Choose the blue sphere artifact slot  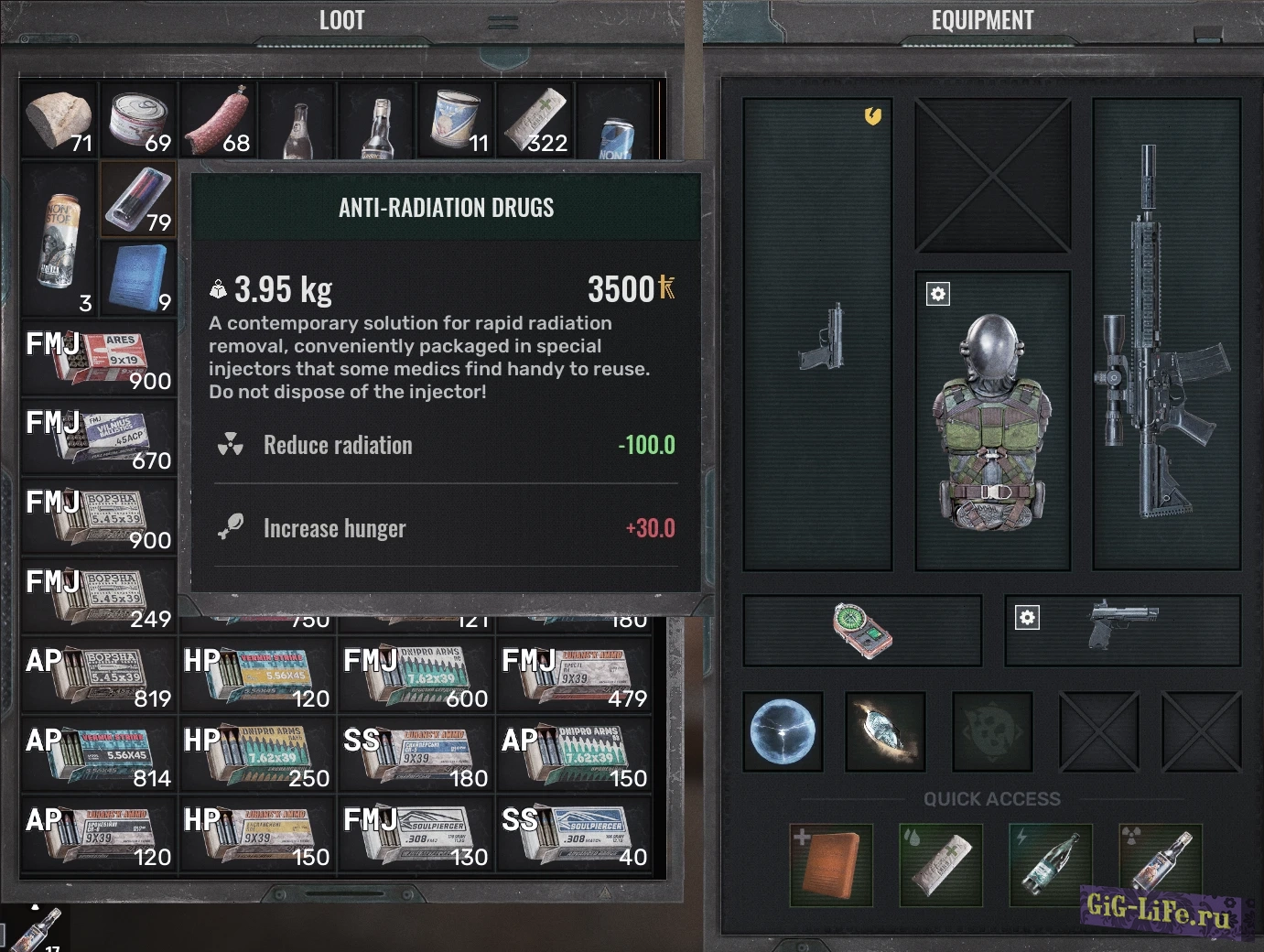(783, 731)
